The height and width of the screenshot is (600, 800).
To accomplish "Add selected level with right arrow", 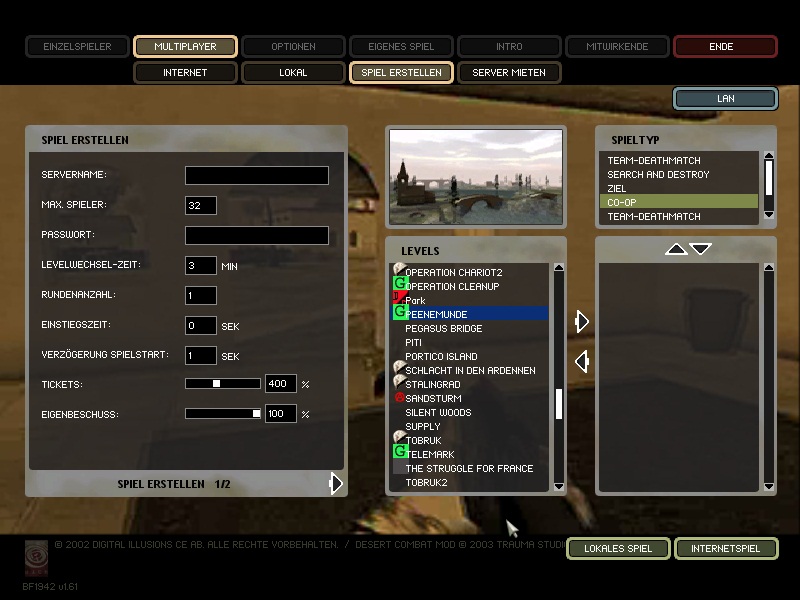I will (x=582, y=321).
